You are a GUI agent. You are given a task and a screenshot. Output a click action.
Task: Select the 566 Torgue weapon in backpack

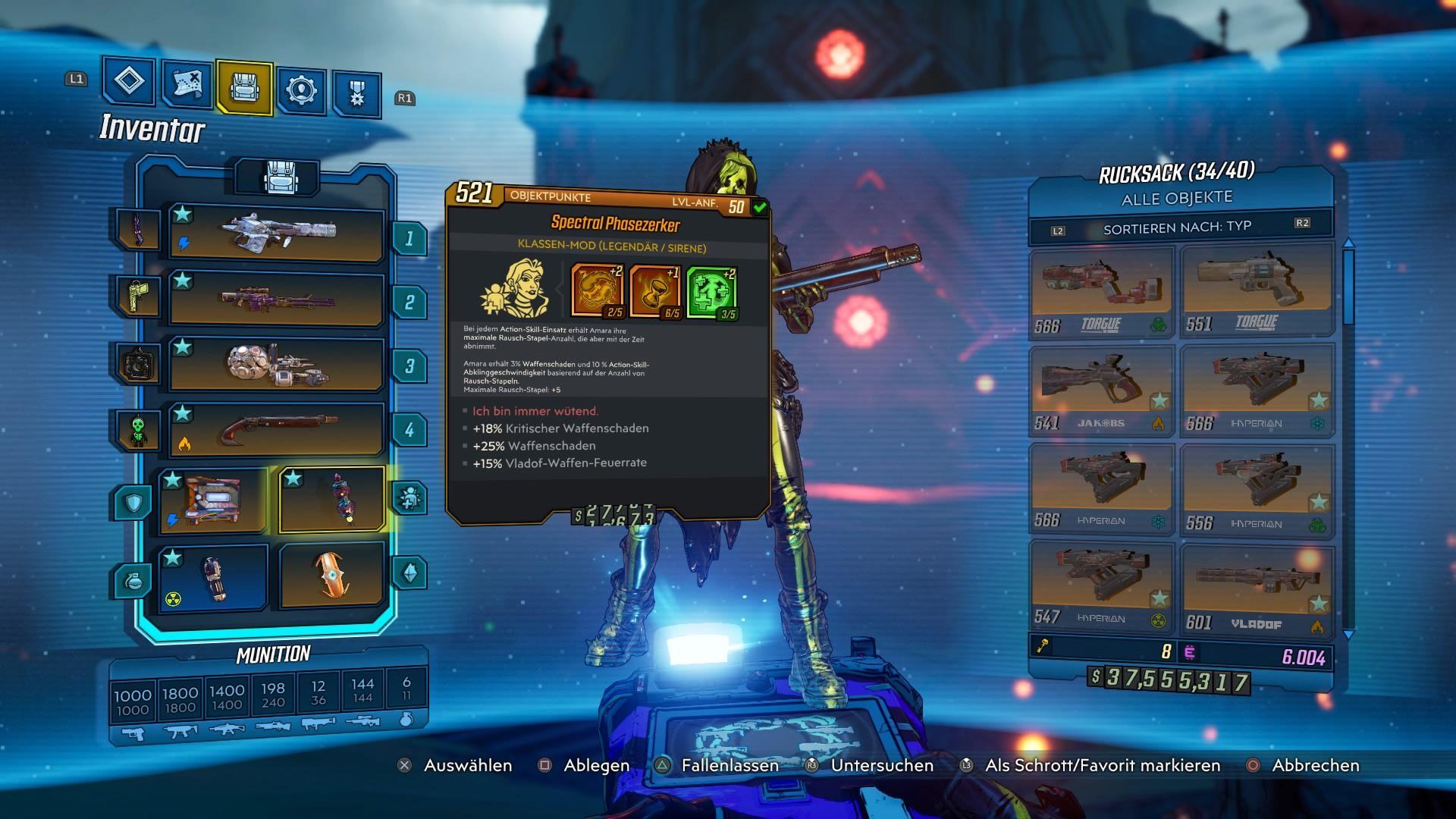[x=1102, y=292]
